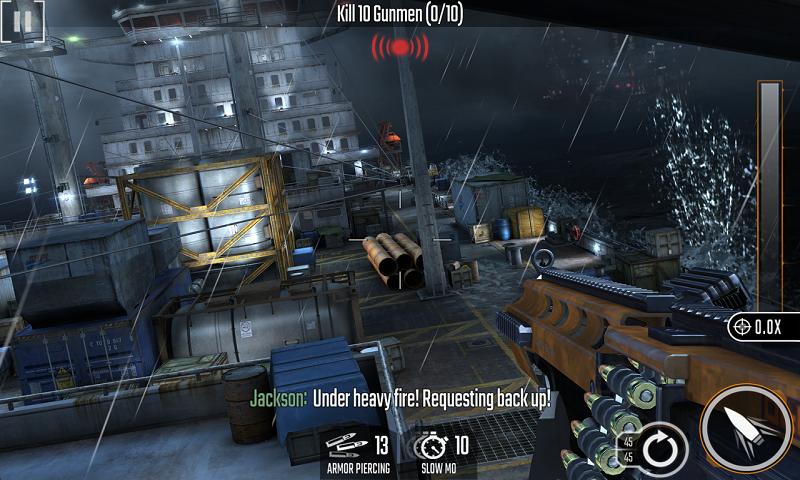Trigger the Slow Mo ability

(441, 452)
